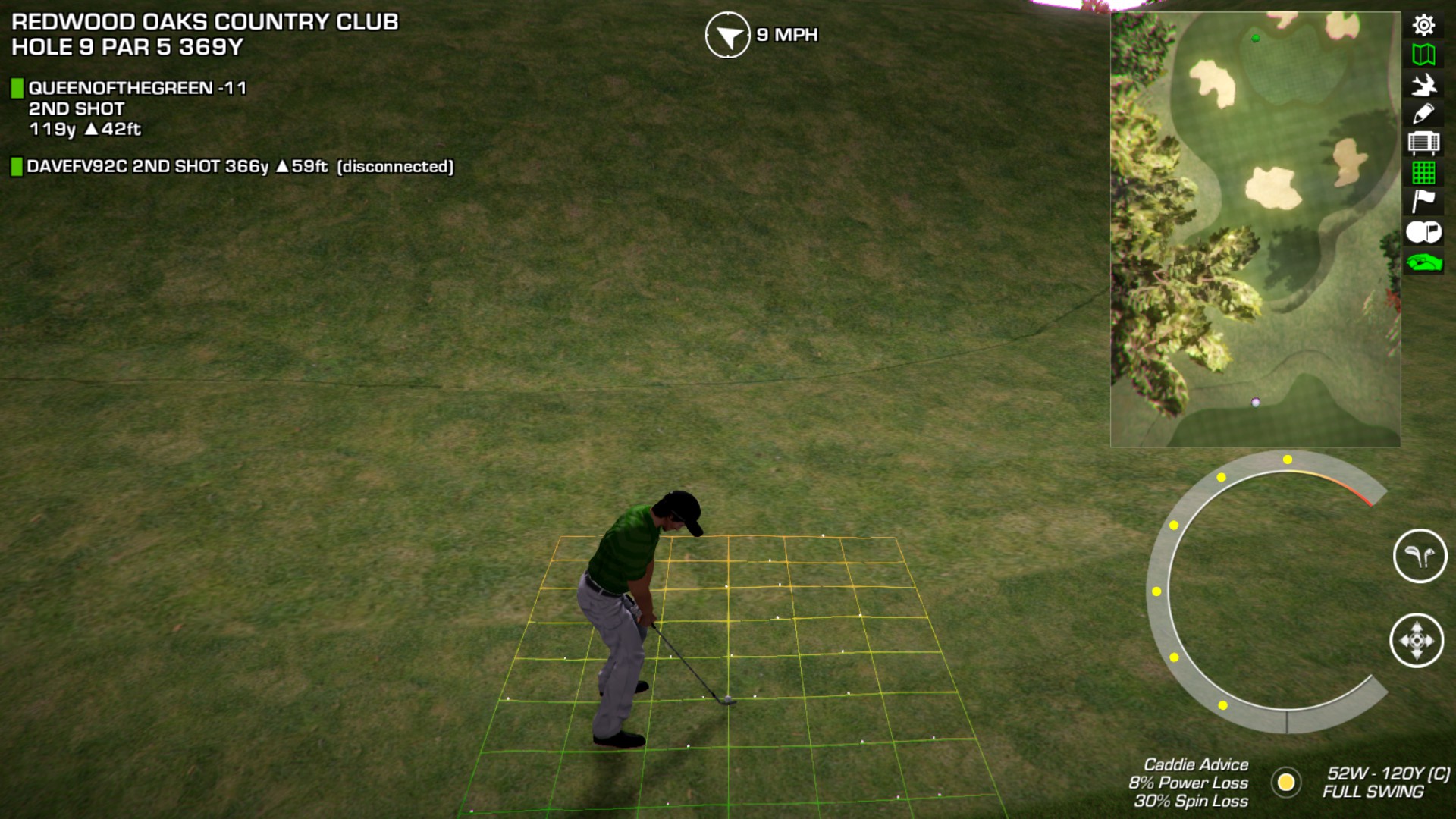Click the wind direction compass
Screen dimensions: 1456x819
click(727, 35)
